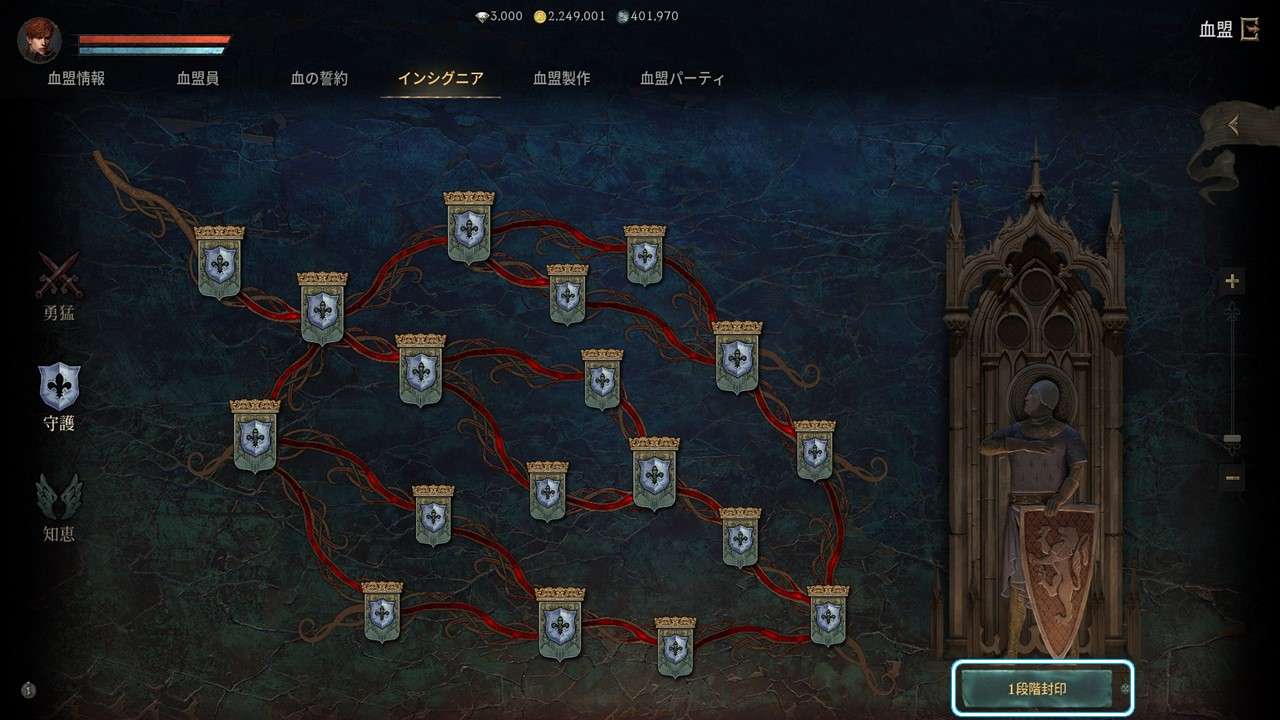Screen dimensions: 1280x720
Task: Switch to the インシグニア tab
Action: coord(441,77)
